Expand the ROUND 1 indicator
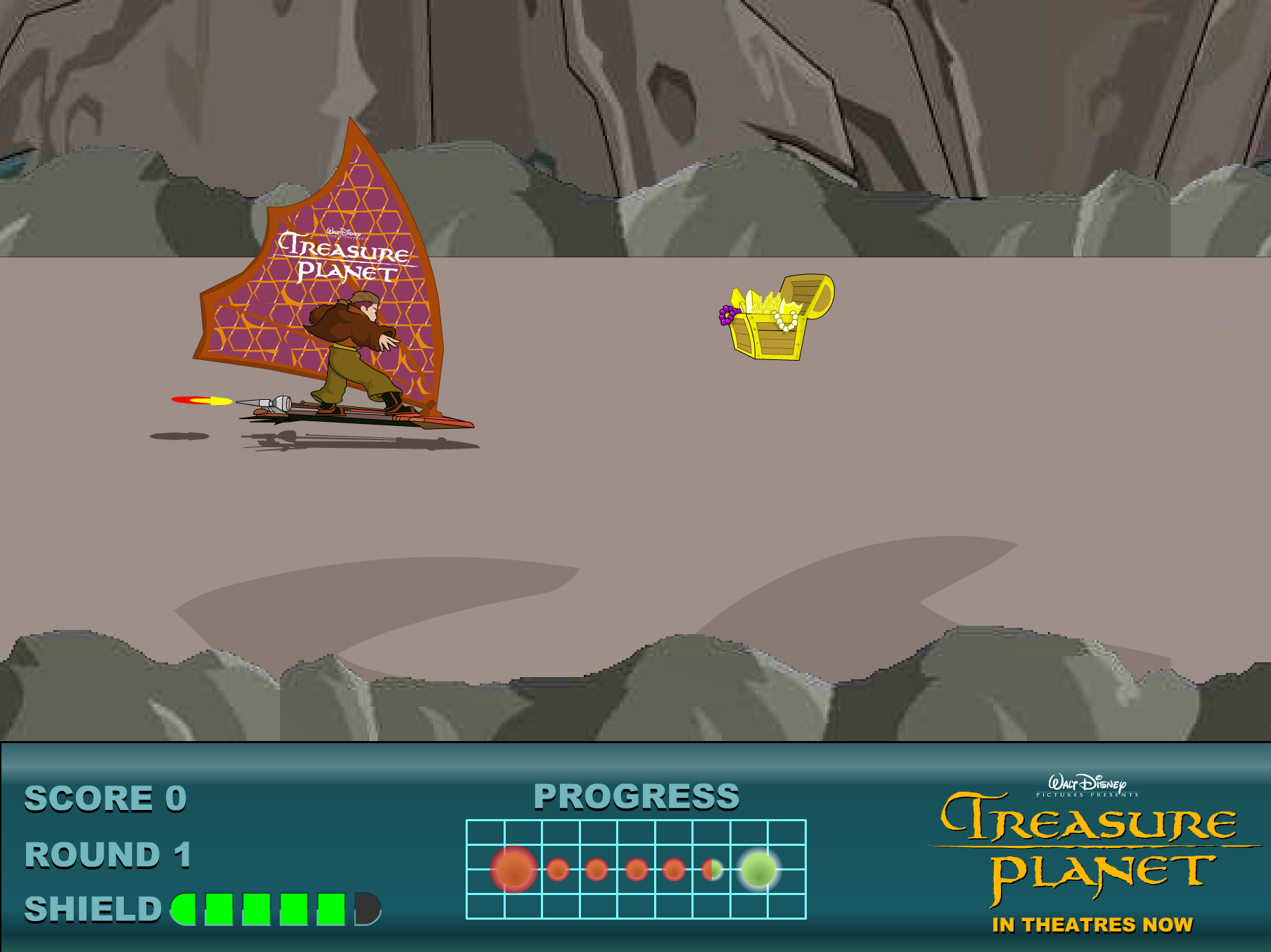The width and height of the screenshot is (1271, 952). coord(109,854)
